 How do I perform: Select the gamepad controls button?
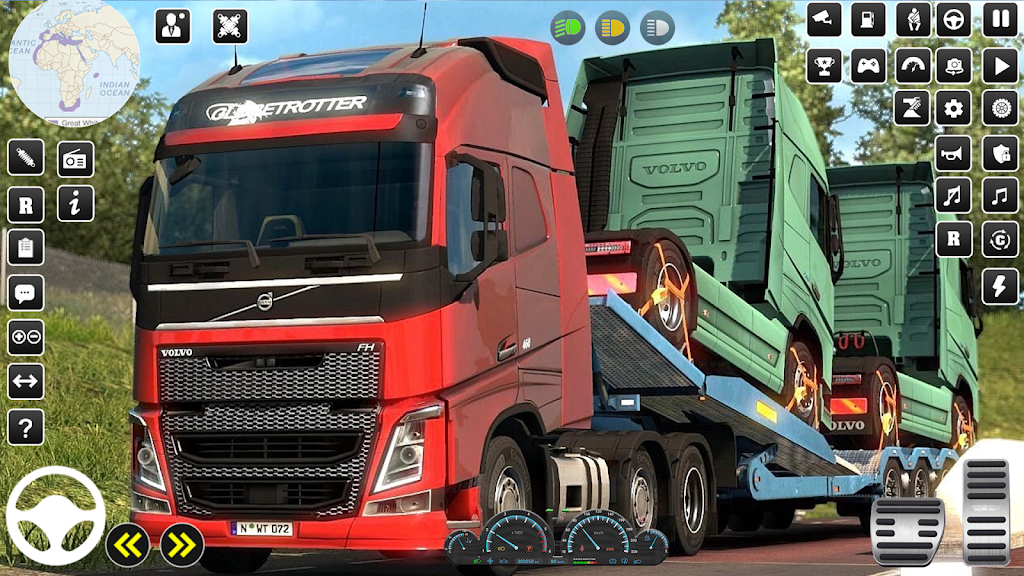tap(868, 66)
